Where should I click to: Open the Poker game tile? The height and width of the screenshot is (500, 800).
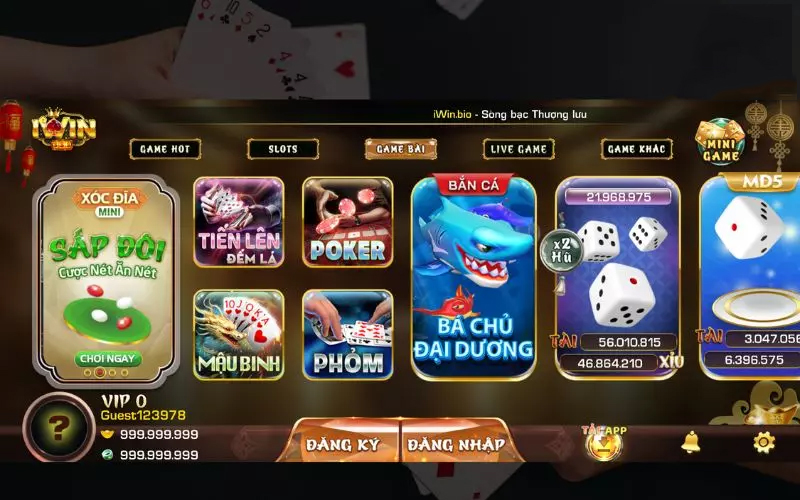(347, 223)
